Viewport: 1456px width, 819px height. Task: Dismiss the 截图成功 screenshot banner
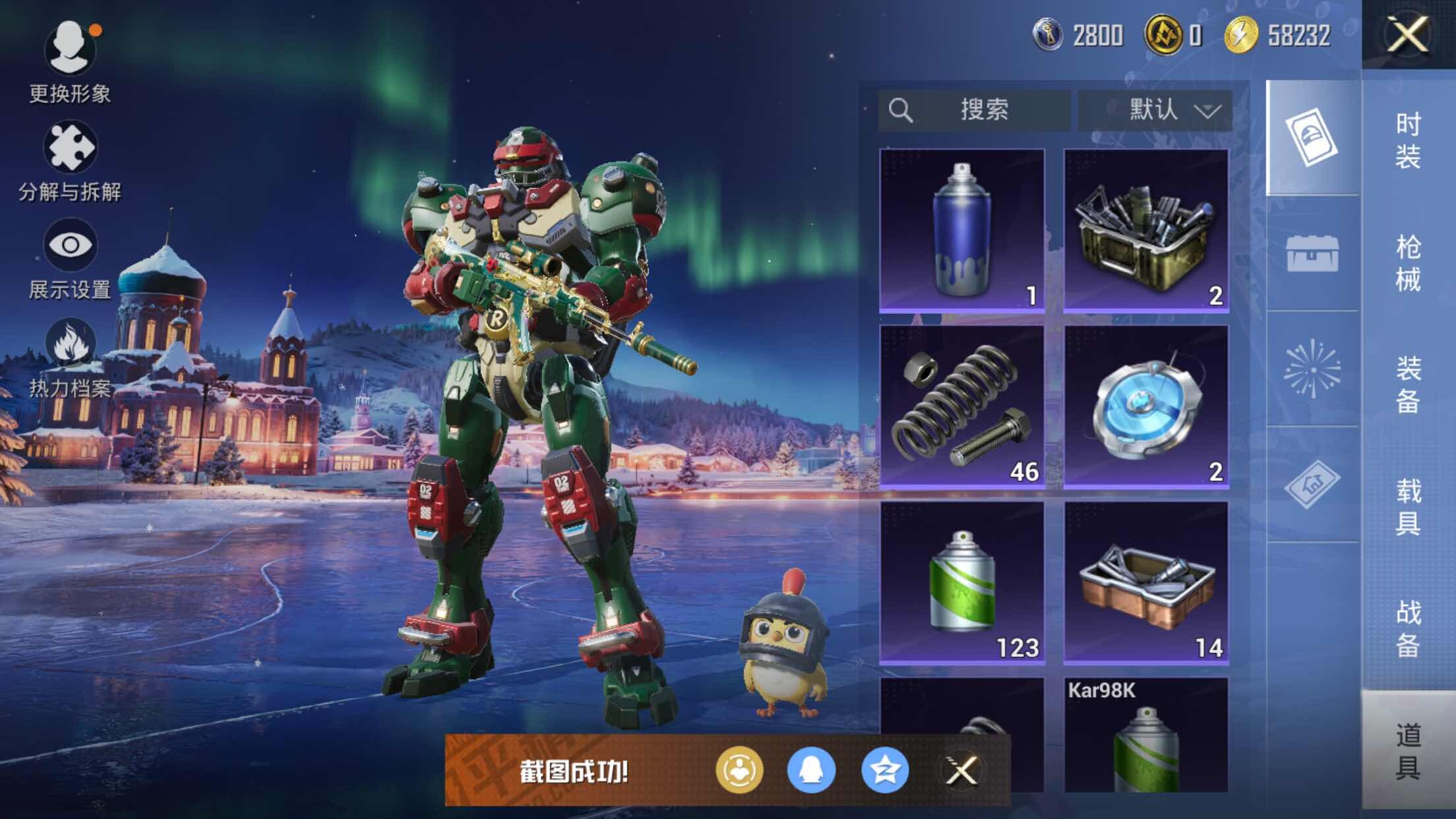tap(961, 770)
